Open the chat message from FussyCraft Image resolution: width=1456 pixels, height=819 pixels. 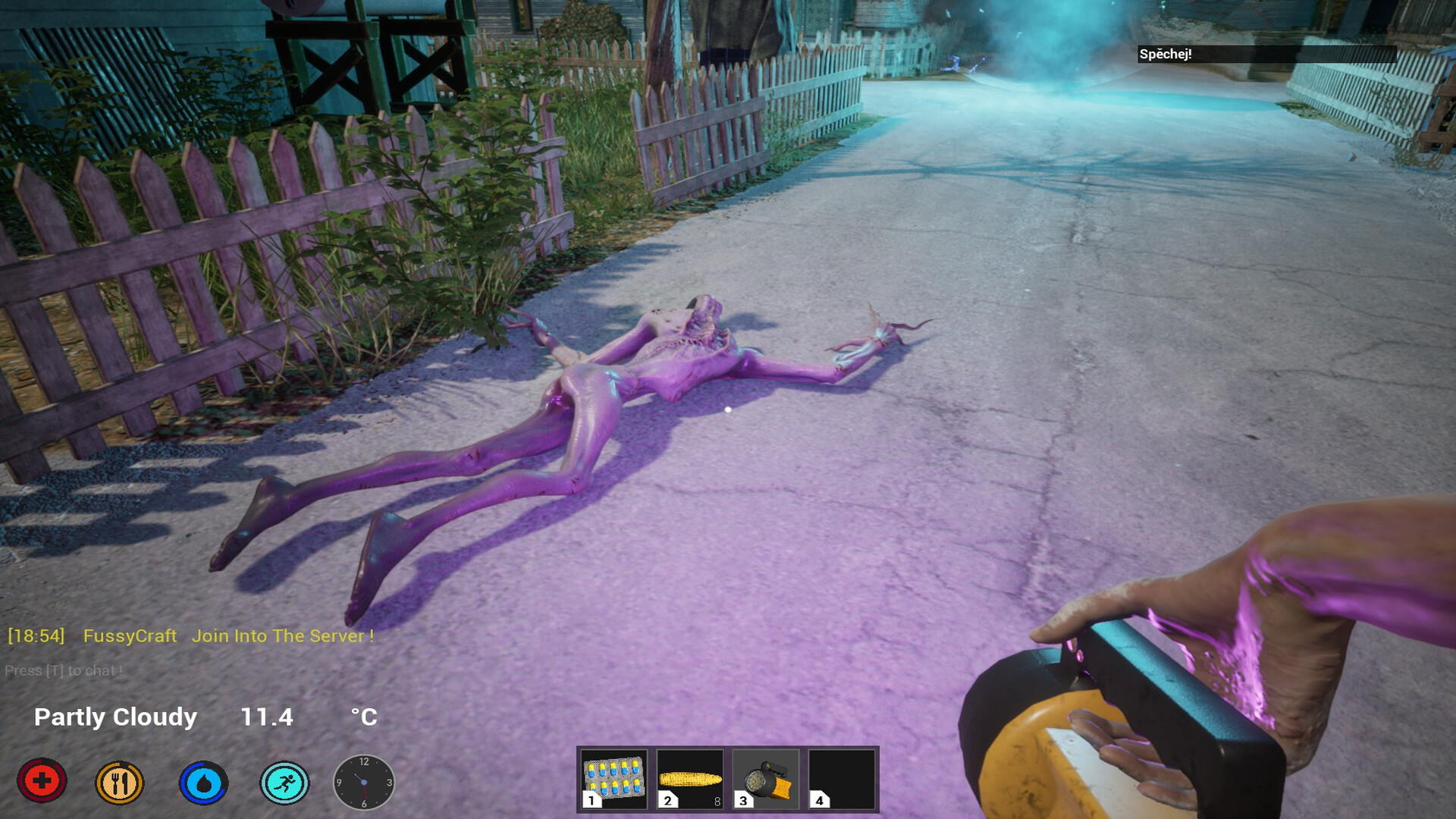click(x=129, y=636)
